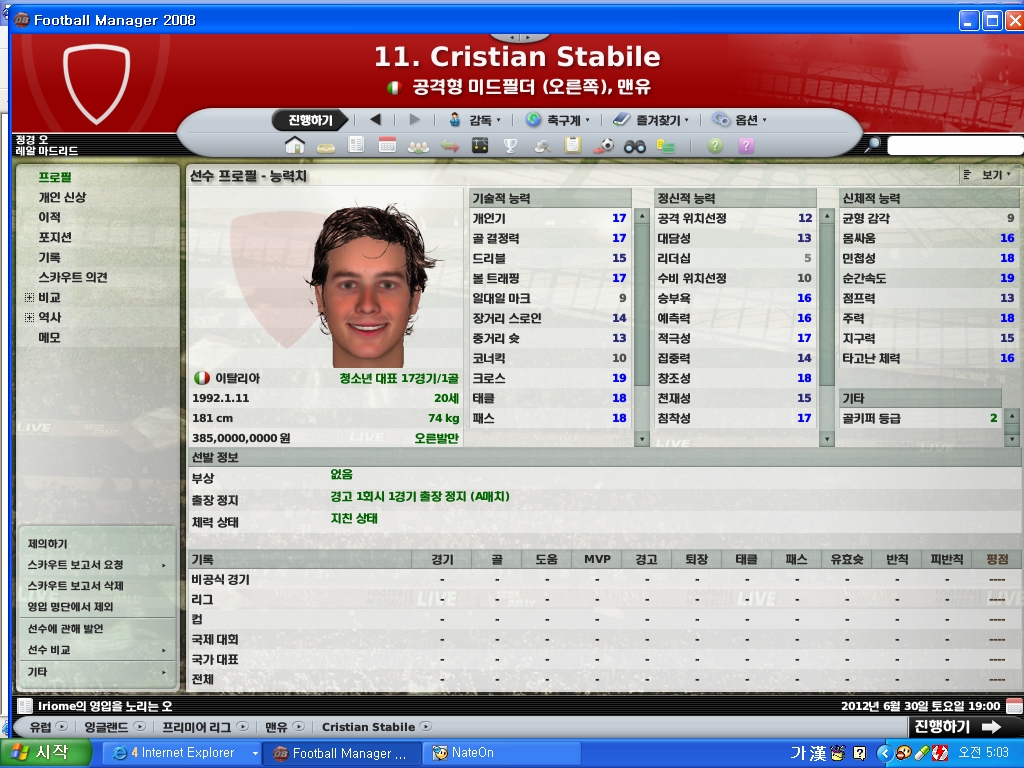Viewport: 1024px width, 768px height.
Task: Select 스카우트 보고서 요청 scout report request
Action: click(76, 565)
